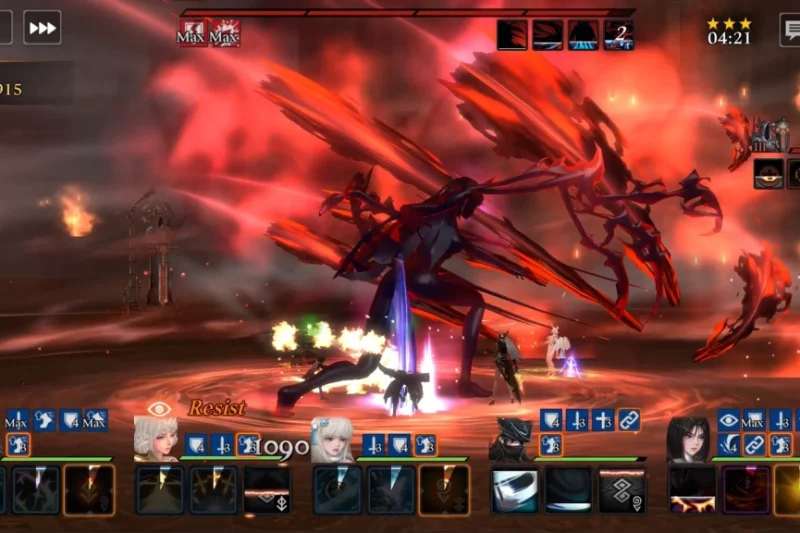Activate the ninja's dark swirl skill
Image resolution: width=800 pixels, height=533 pixels.
pos(568,490)
